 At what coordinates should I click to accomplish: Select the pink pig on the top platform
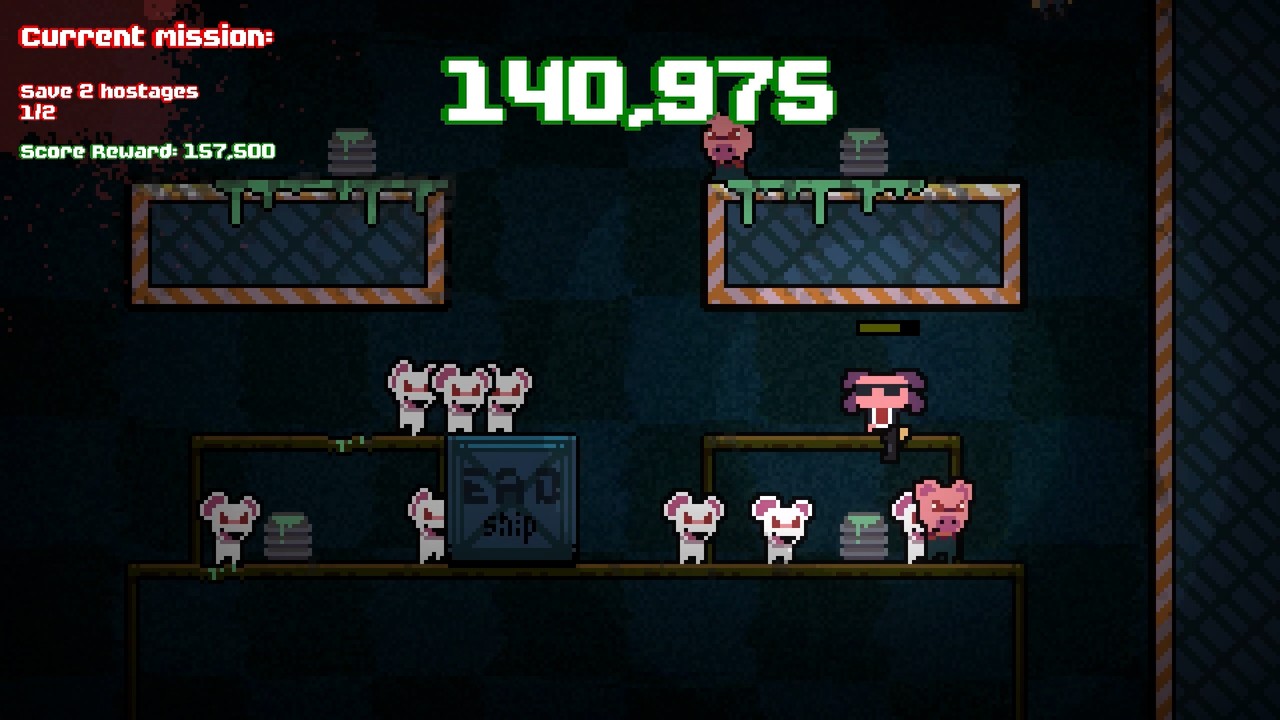pos(725,145)
